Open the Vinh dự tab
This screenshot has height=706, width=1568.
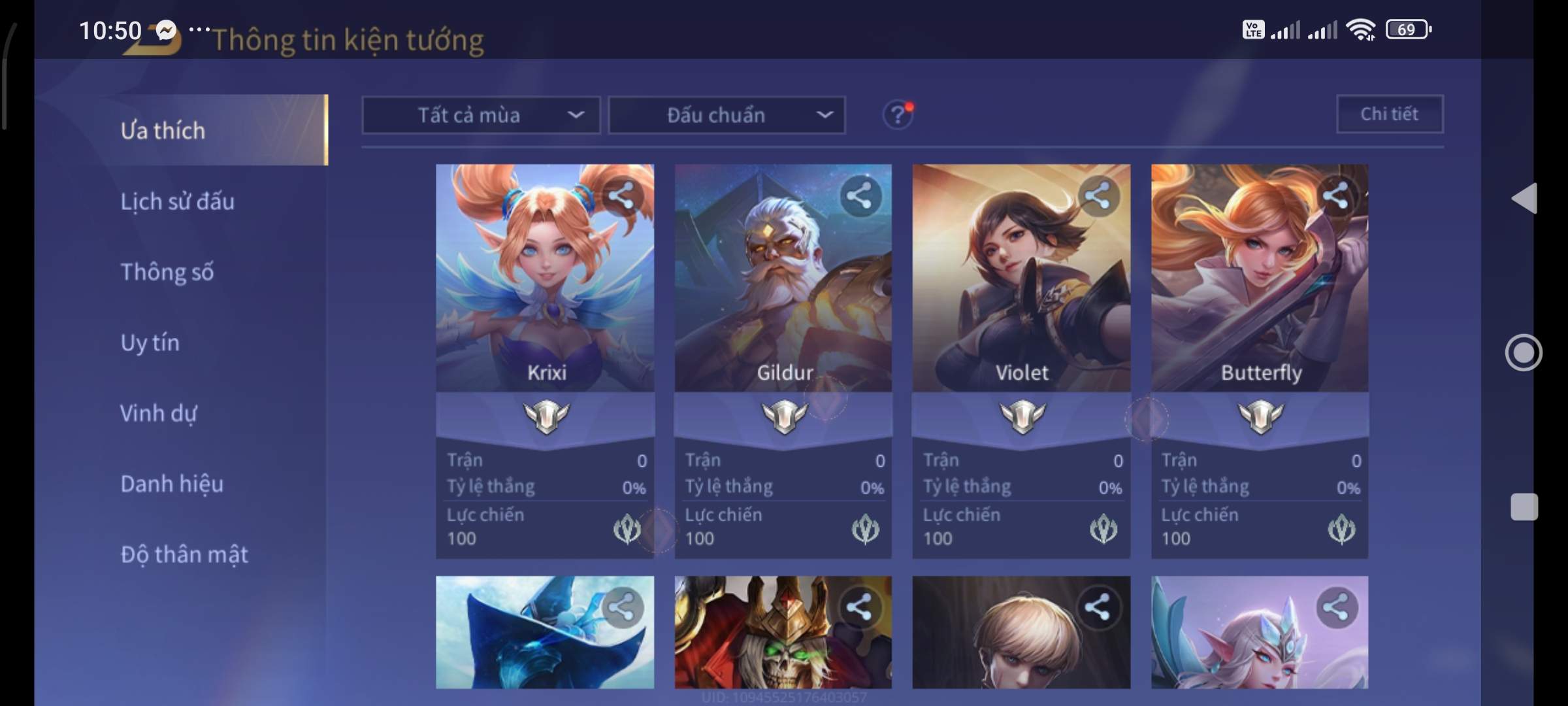coord(158,413)
